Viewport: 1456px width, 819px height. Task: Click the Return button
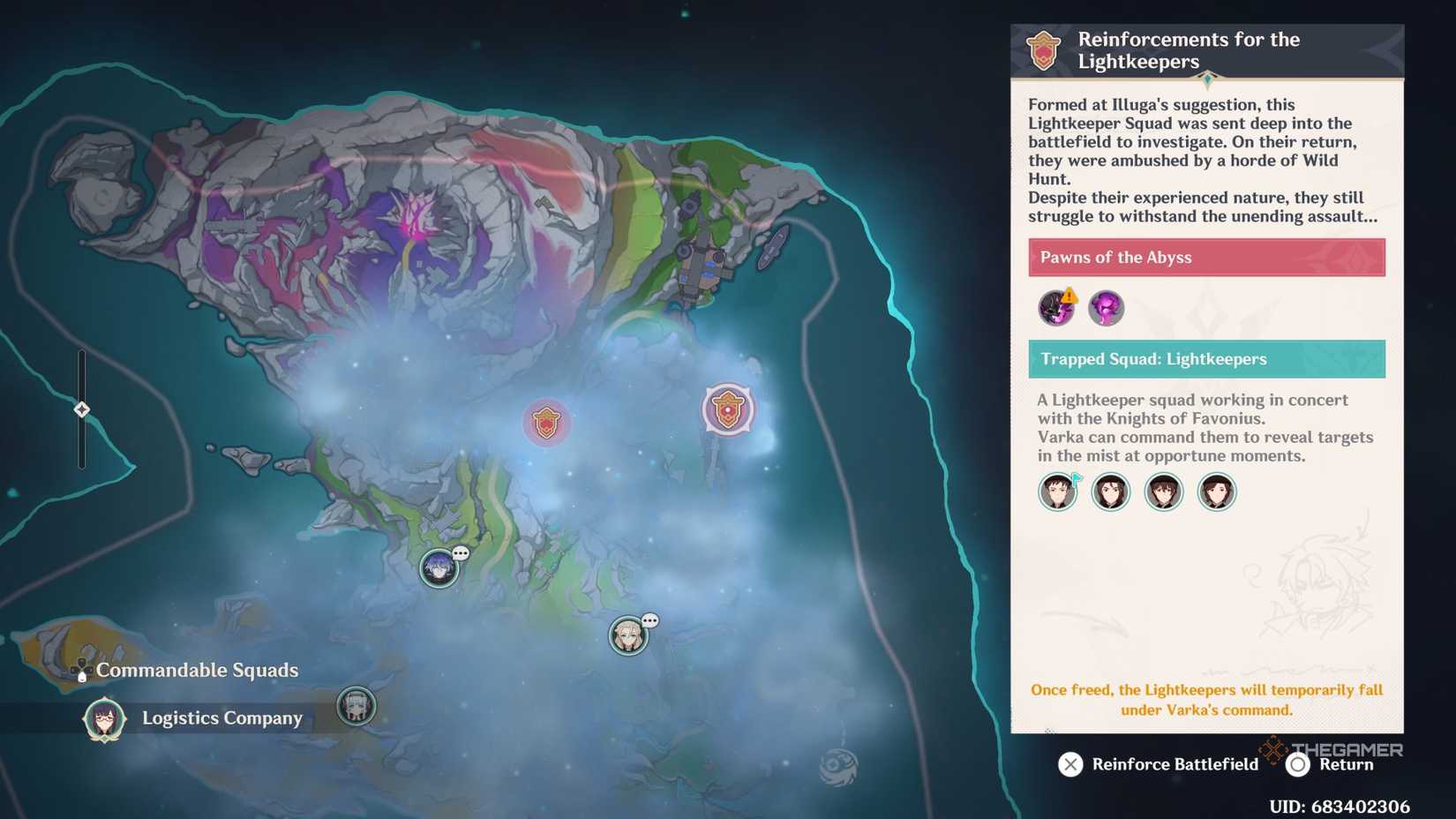(1323, 764)
